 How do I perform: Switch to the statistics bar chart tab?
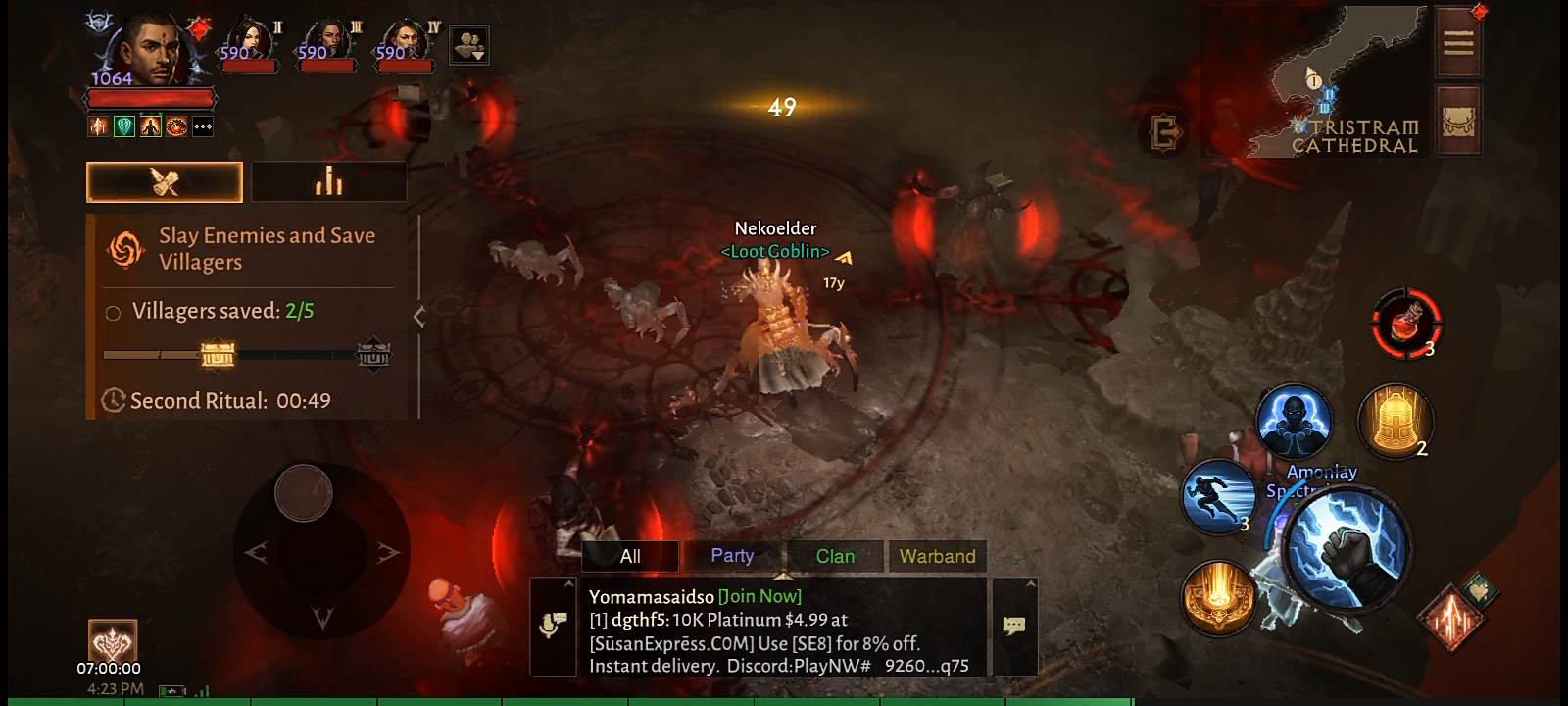[x=328, y=181]
